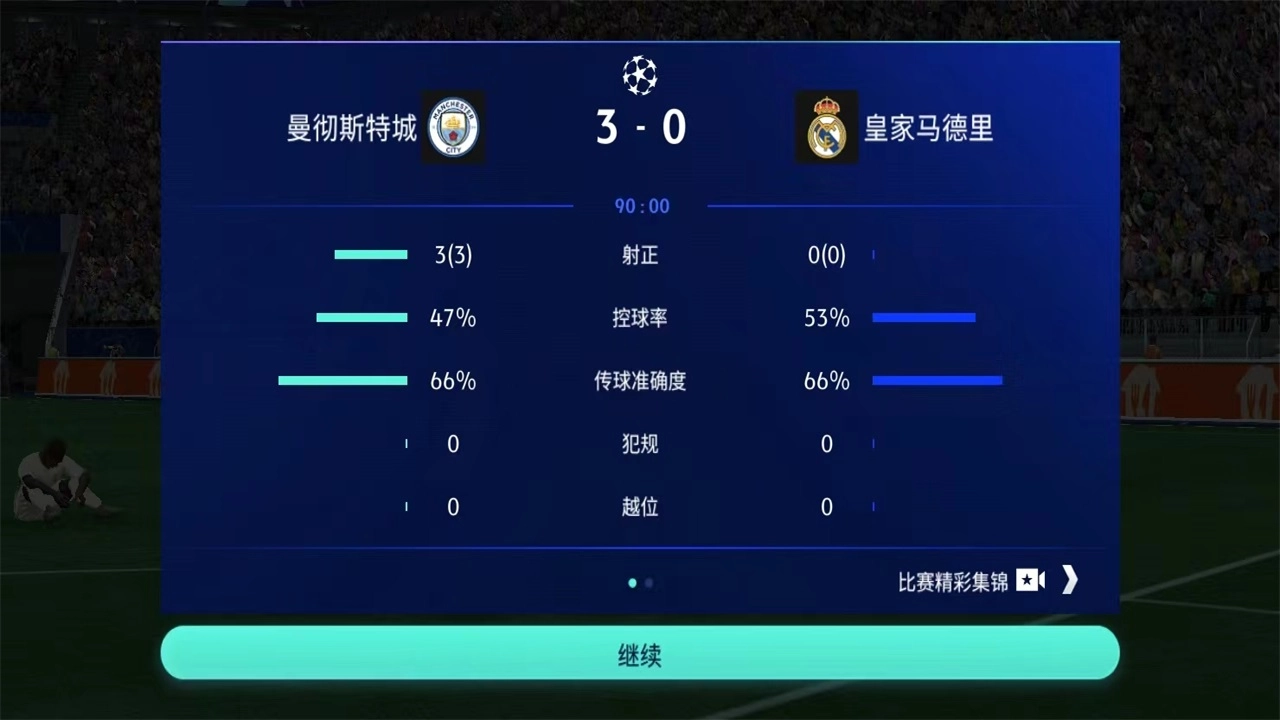
Task: Select the first page indicator dot
Action: coord(632,582)
